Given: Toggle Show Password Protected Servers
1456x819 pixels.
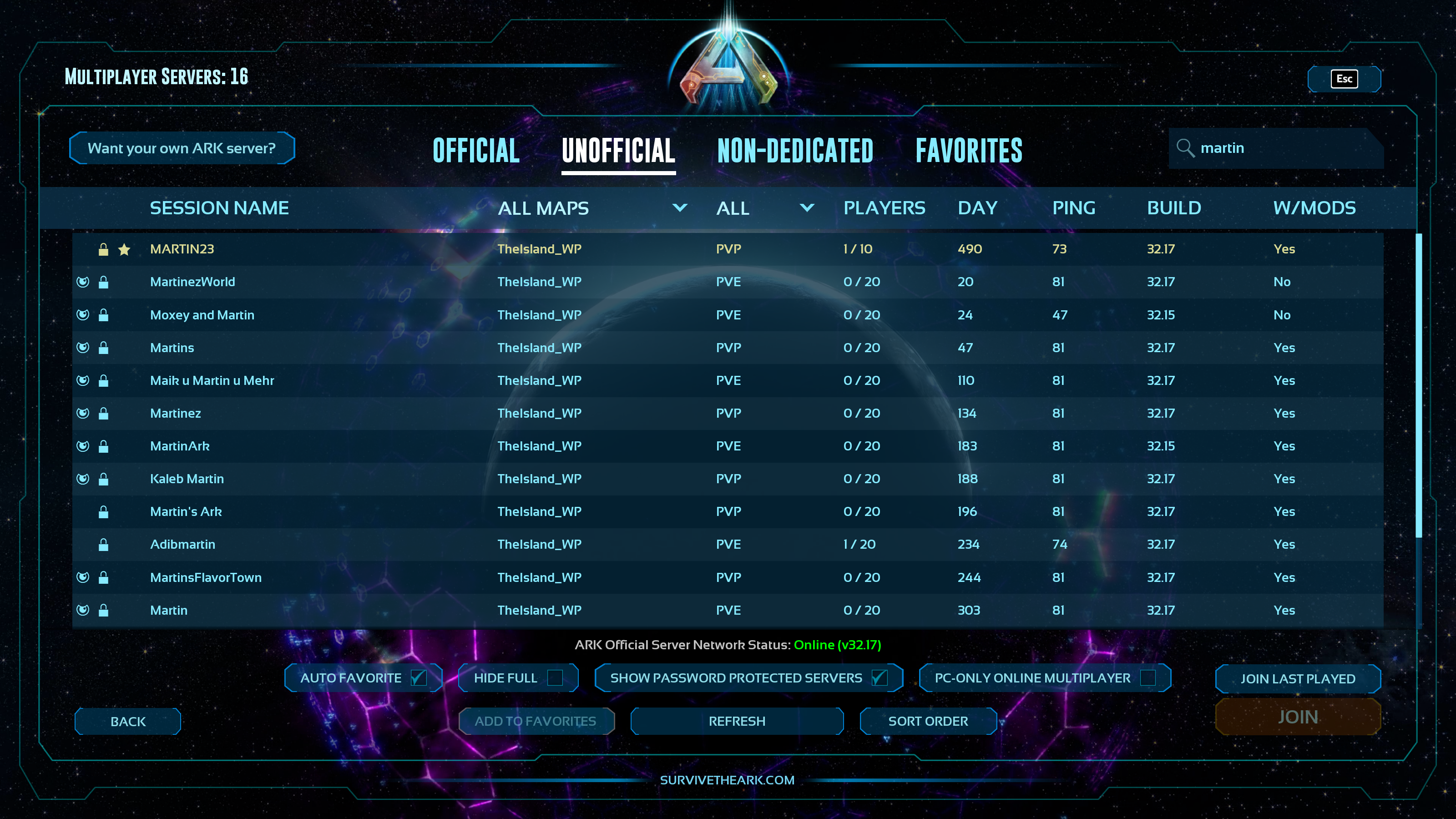Looking at the screenshot, I should 879,677.
